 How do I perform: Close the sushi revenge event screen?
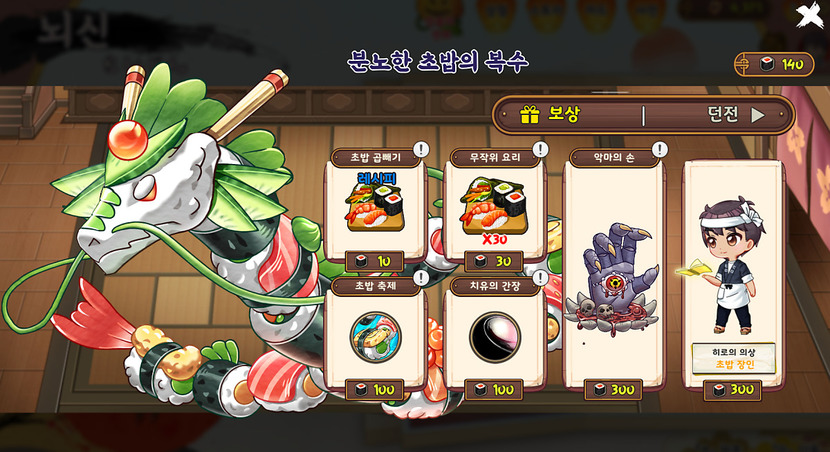(808, 16)
